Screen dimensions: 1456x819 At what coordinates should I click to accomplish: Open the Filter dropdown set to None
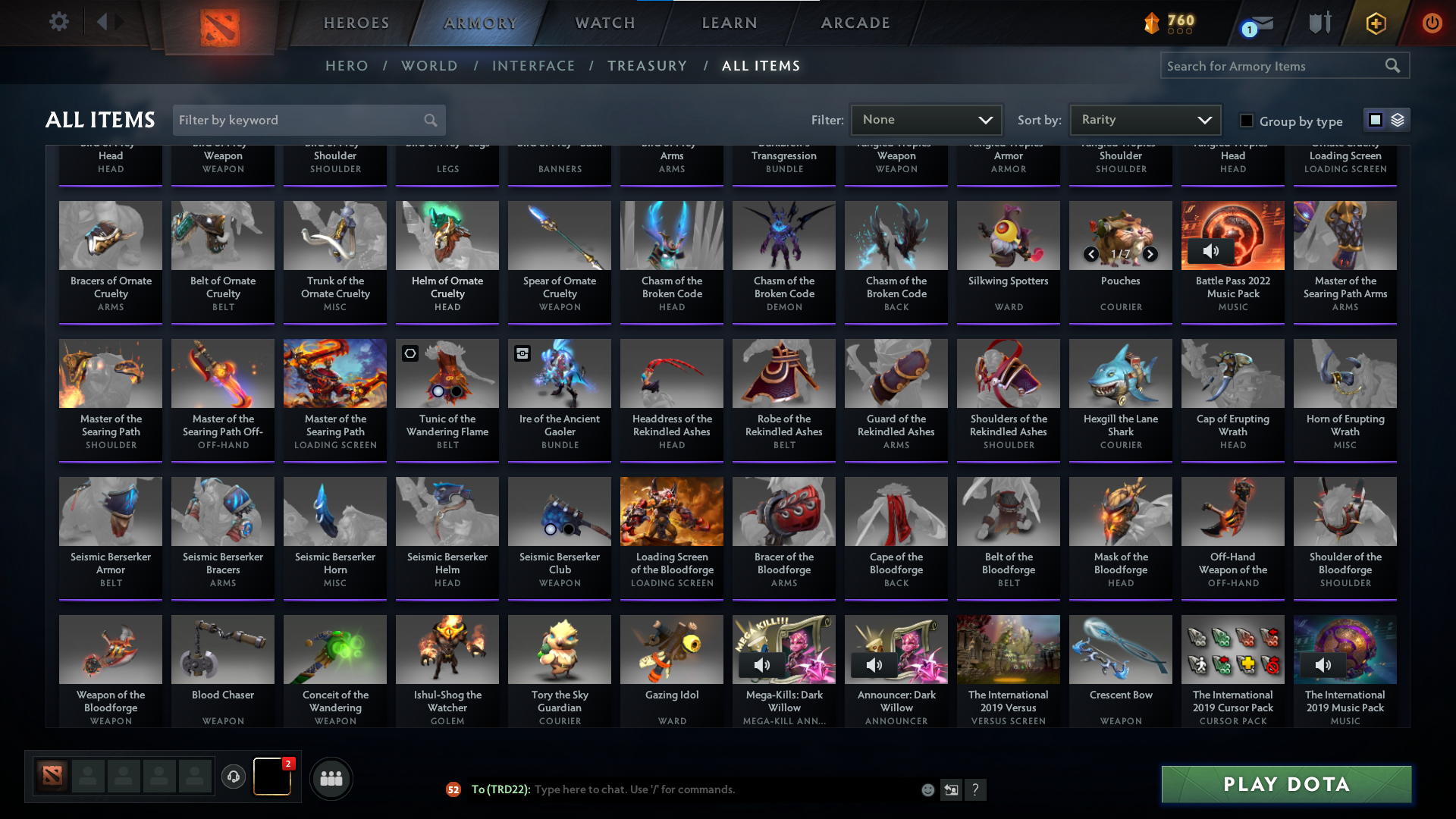(x=927, y=119)
